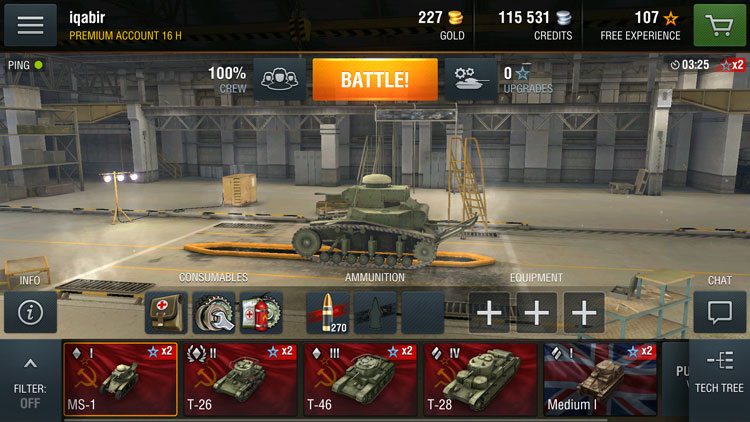The height and width of the screenshot is (422, 750).
Task: Show tank Info
Action: click(x=30, y=312)
